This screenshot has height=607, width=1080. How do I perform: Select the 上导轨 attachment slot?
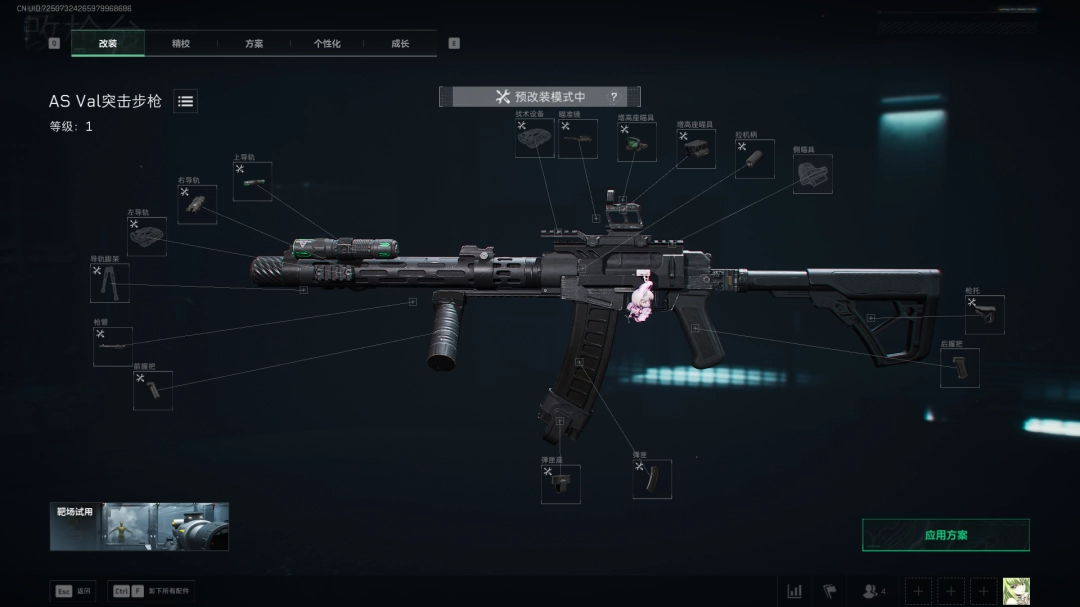252,181
